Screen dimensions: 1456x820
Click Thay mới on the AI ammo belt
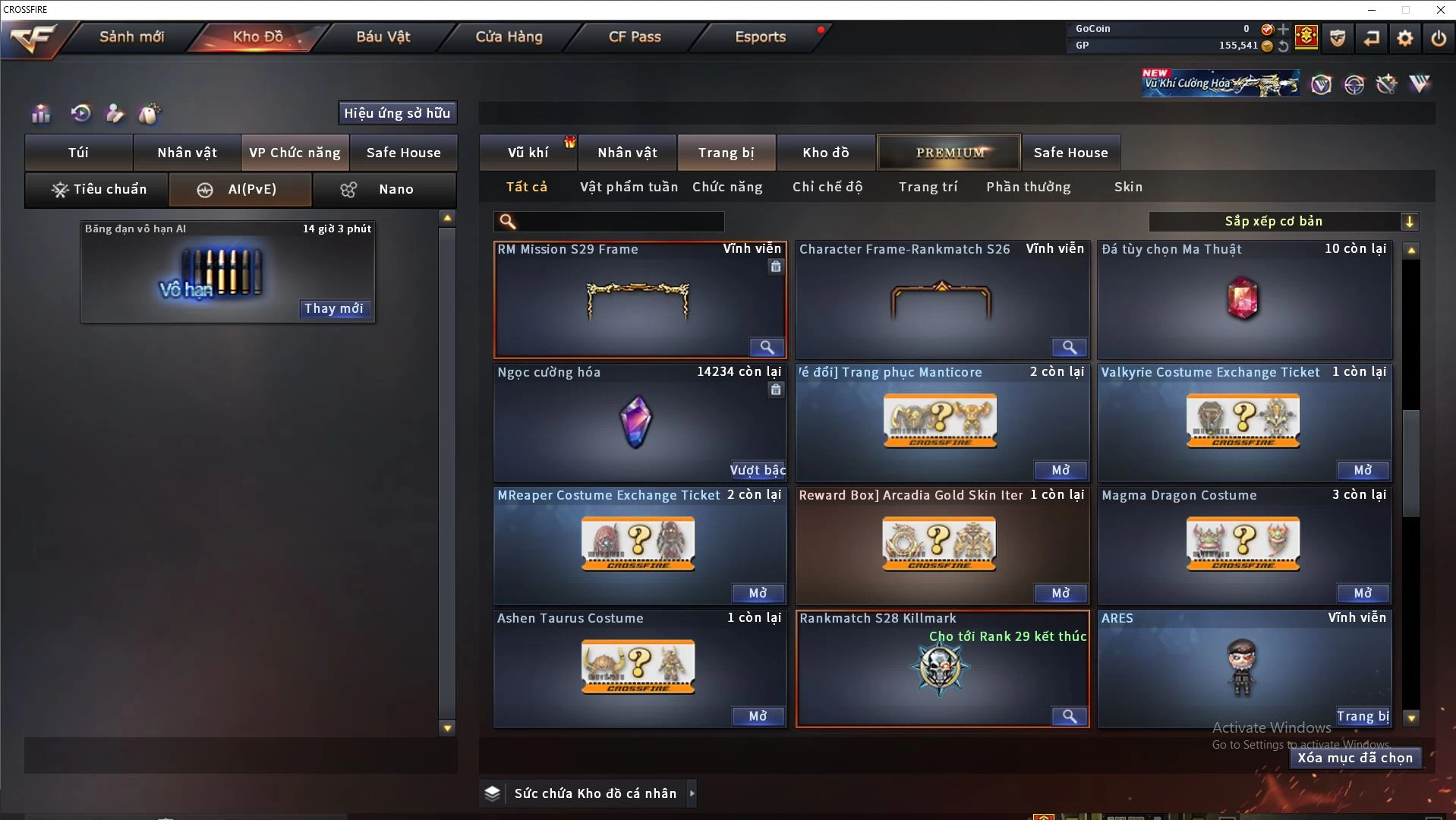click(334, 308)
